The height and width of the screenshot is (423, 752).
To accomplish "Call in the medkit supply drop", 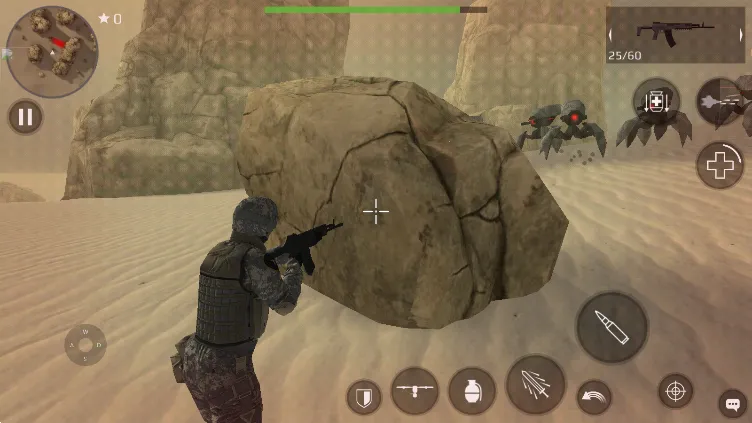I will [656, 102].
